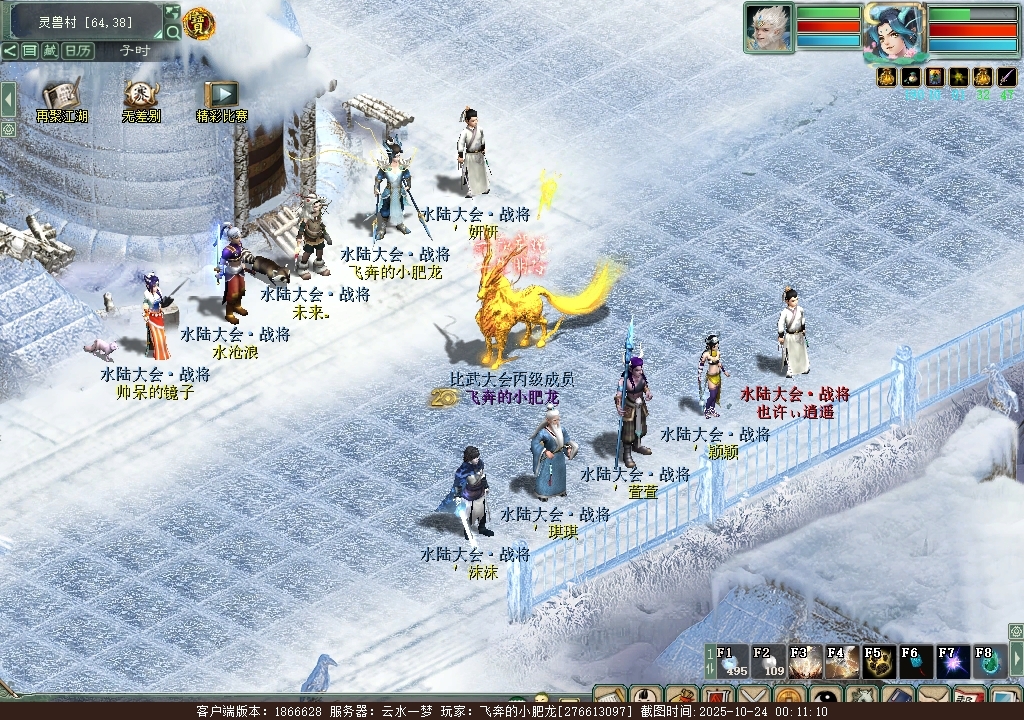Collapse the left-side event icon panel arrow
The width and height of the screenshot is (1024, 720).
(x=8, y=99)
